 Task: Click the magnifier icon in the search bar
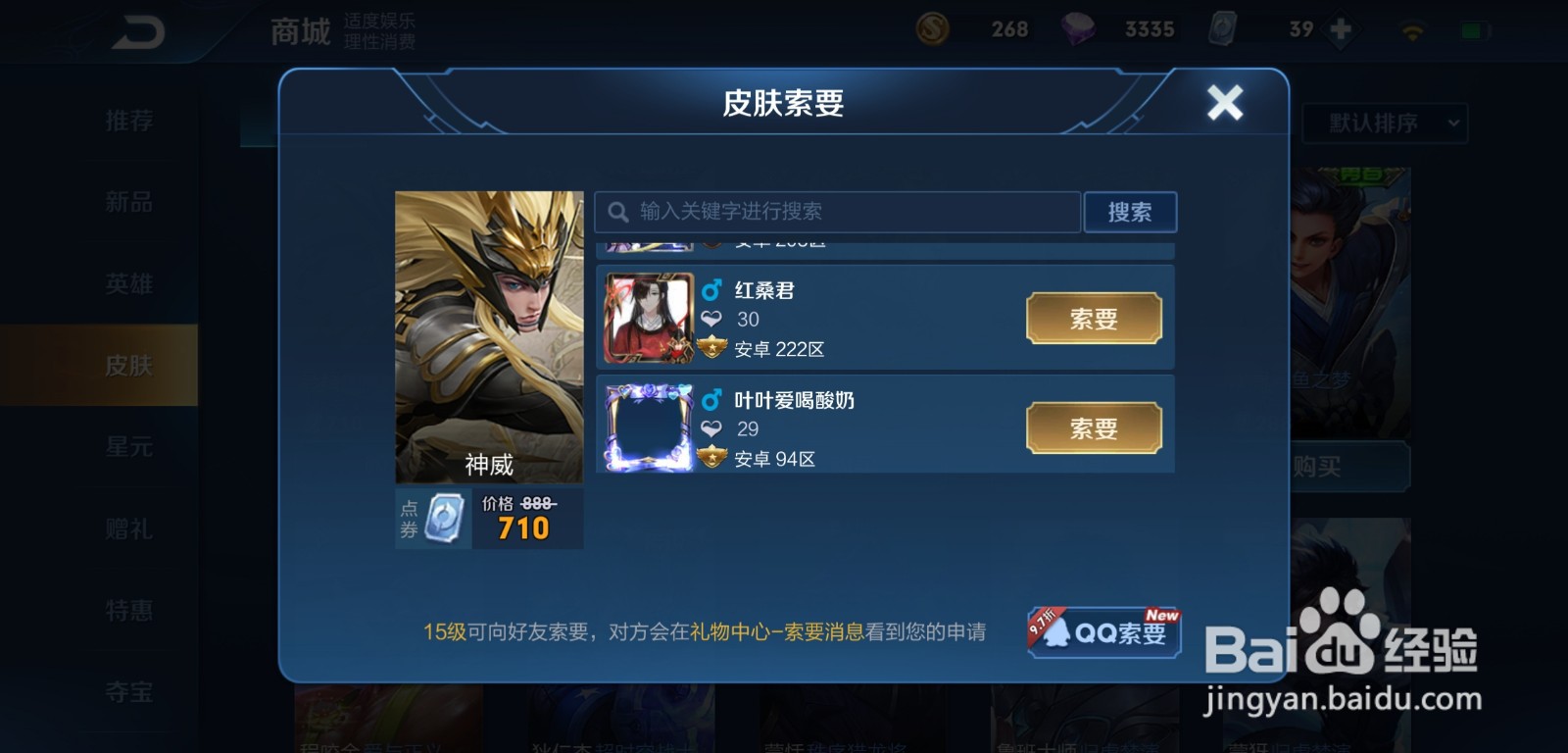coord(618,212)
